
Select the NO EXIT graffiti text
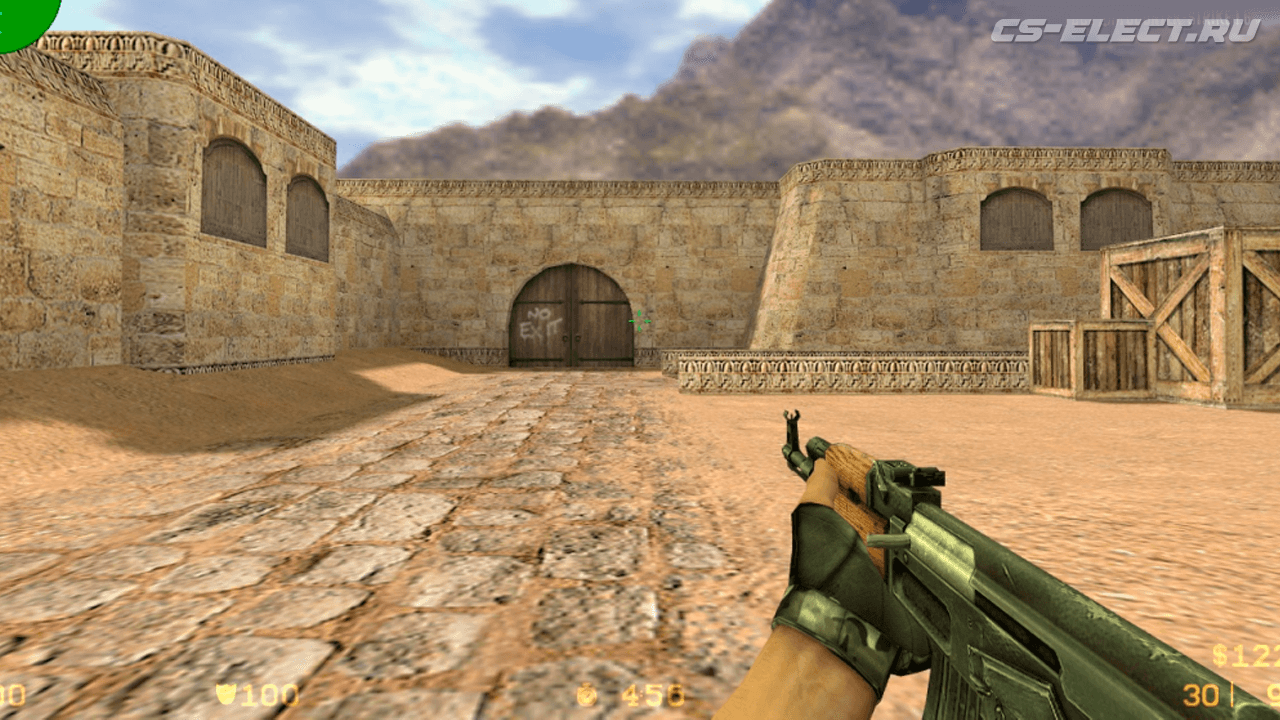click(x=541, y=322)
